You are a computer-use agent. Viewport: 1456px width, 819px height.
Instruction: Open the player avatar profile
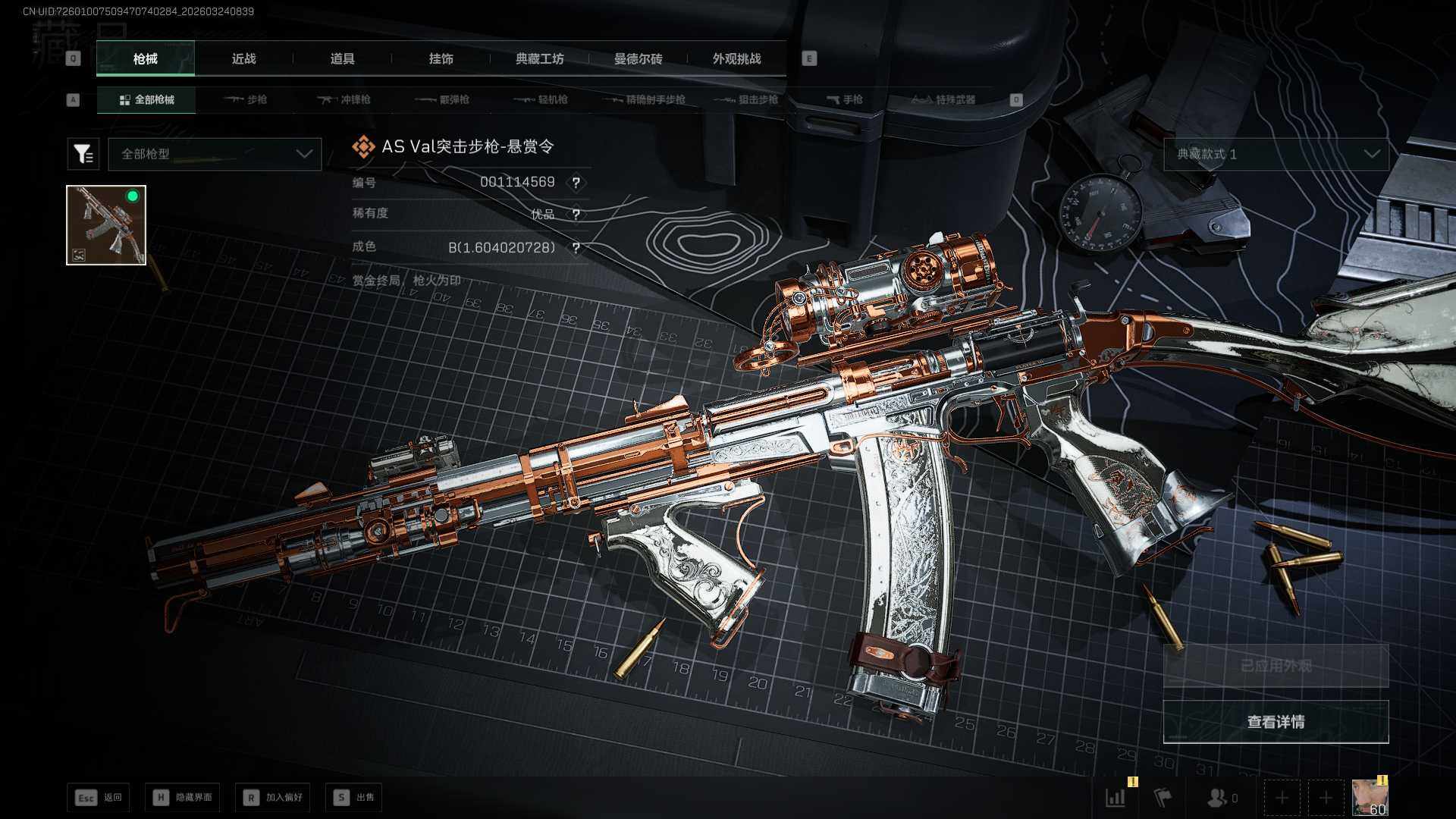point(1370,797)
